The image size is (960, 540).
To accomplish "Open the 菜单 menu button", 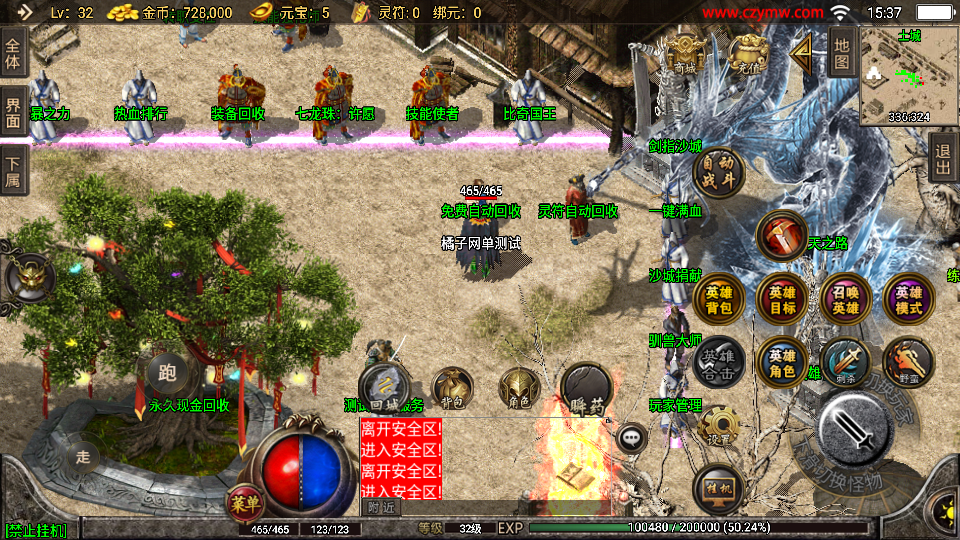I will (x=244, y=501).
